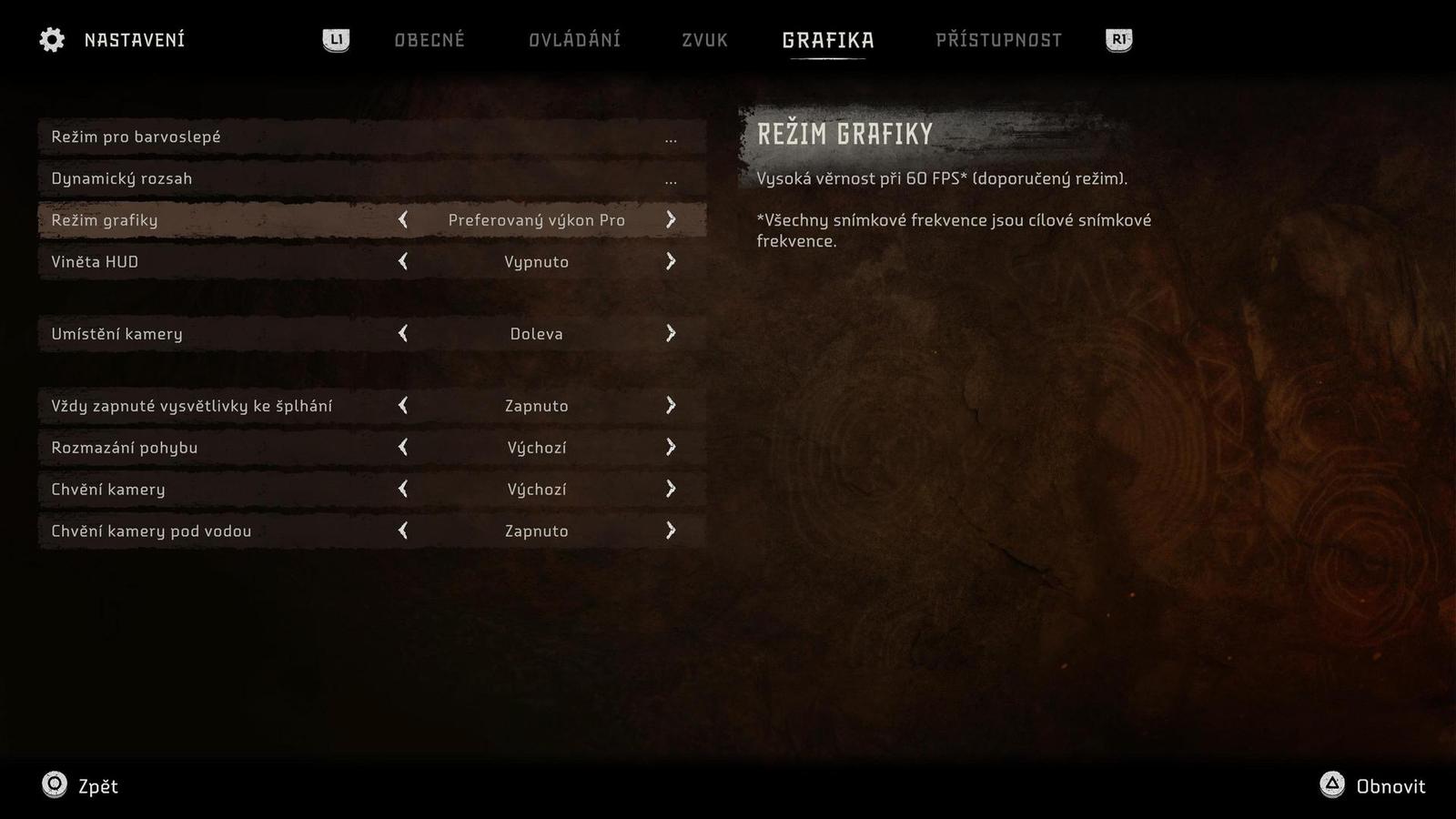1456x819 pixels.
Task: Step Chvění kamery to next value
Action: point(672,489)
